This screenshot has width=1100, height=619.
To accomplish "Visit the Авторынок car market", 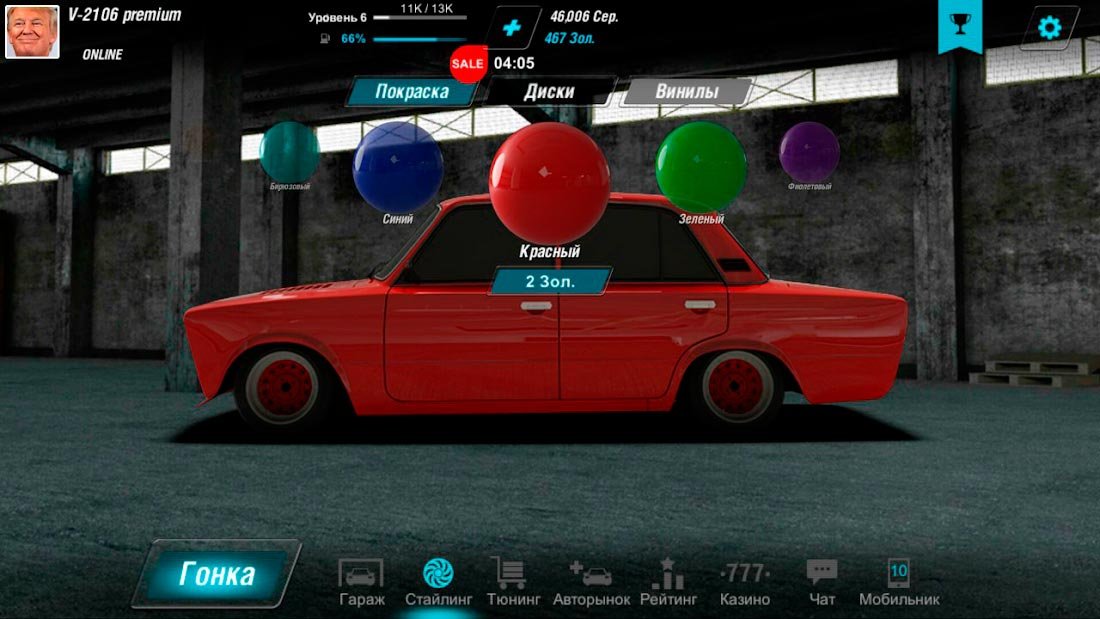I will [591, 583].
